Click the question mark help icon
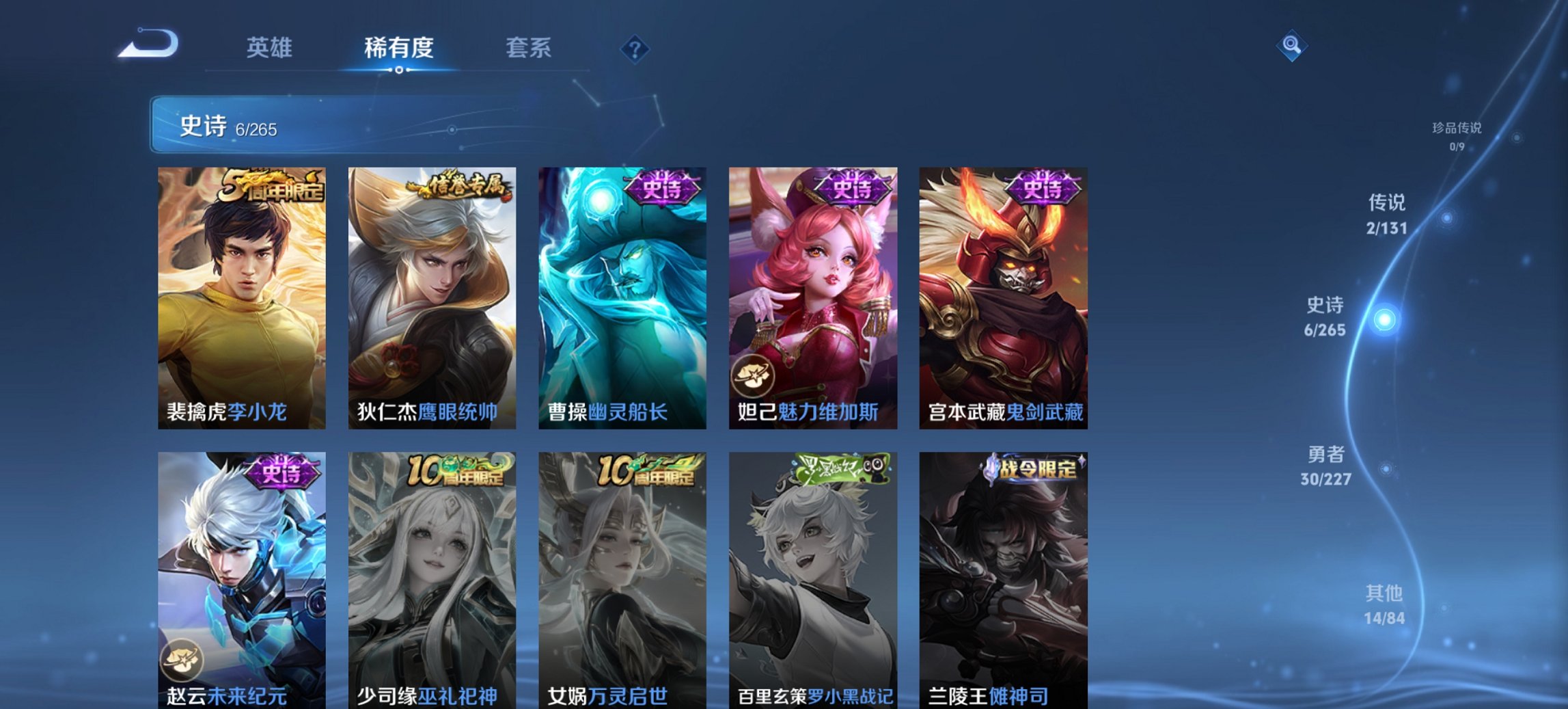 (x=633, y=48)
